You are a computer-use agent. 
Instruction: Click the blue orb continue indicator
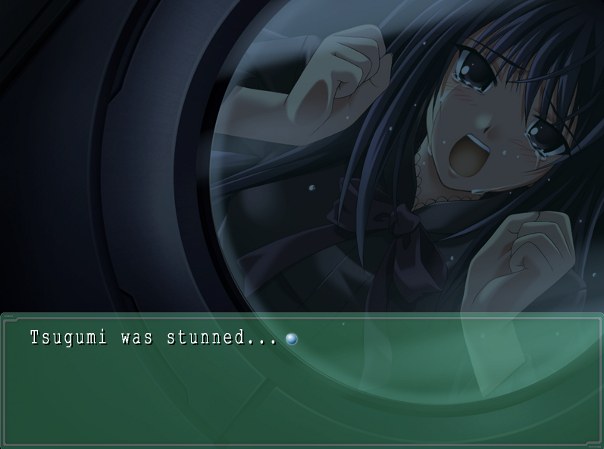(x=291, y=339)
